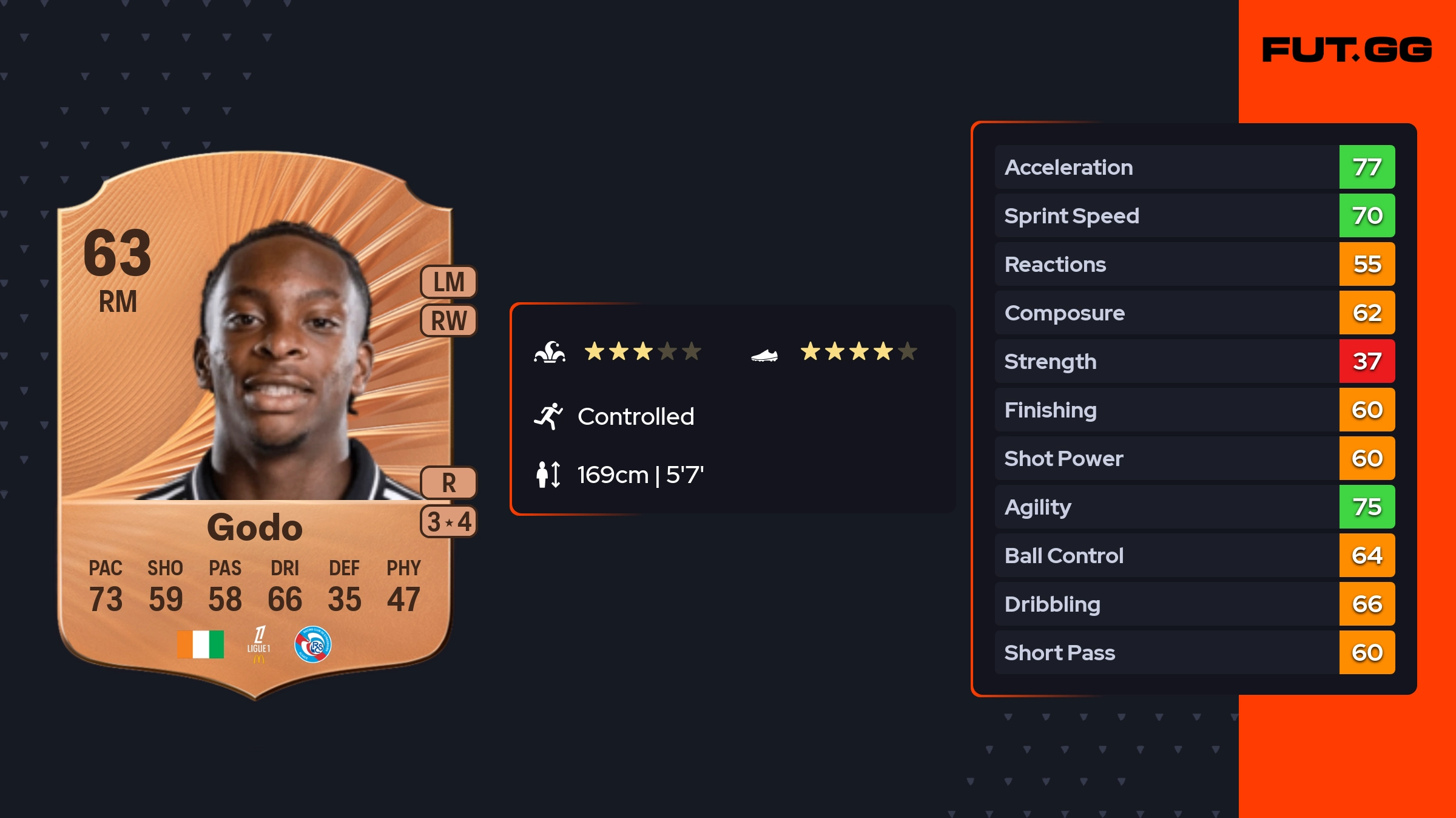Open the Strasbourg club crest on the card
The height and width of the screenshot is (818, 1456).
pyautogui.click(x=312, y=644)
